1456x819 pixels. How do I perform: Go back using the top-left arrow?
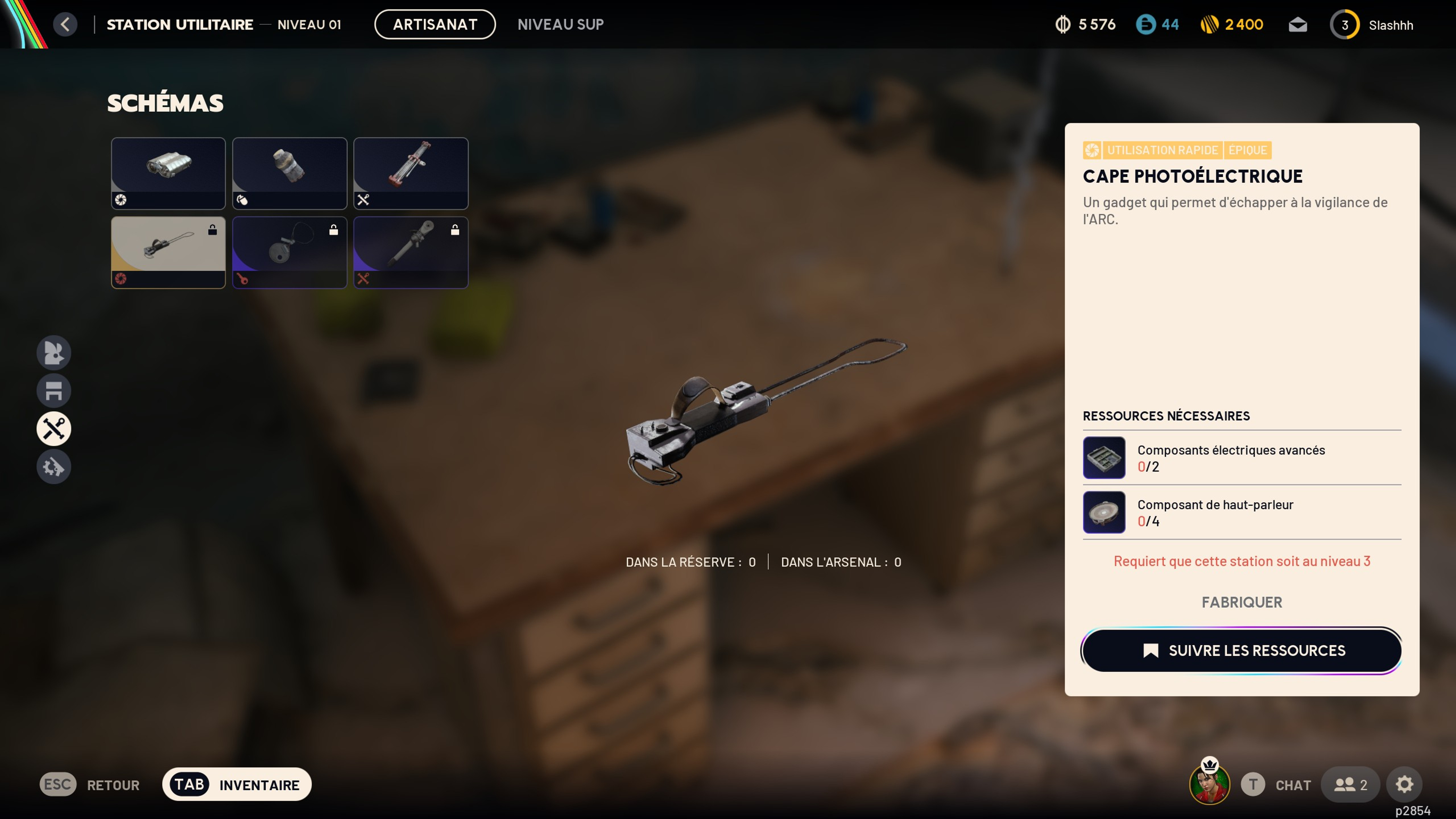click(65, 24)
